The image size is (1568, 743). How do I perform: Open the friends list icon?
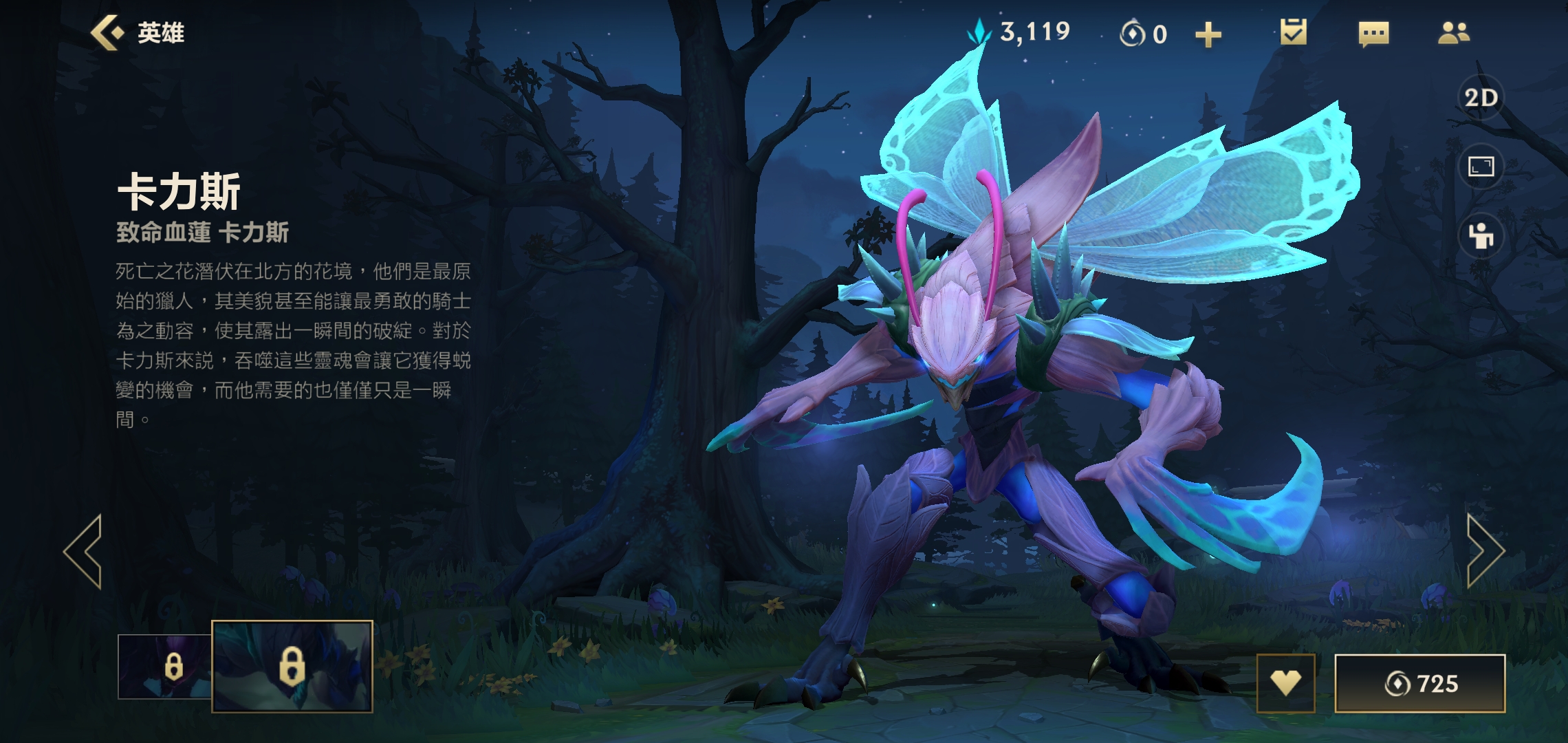pyautogui.click(x=1453, y=33)
